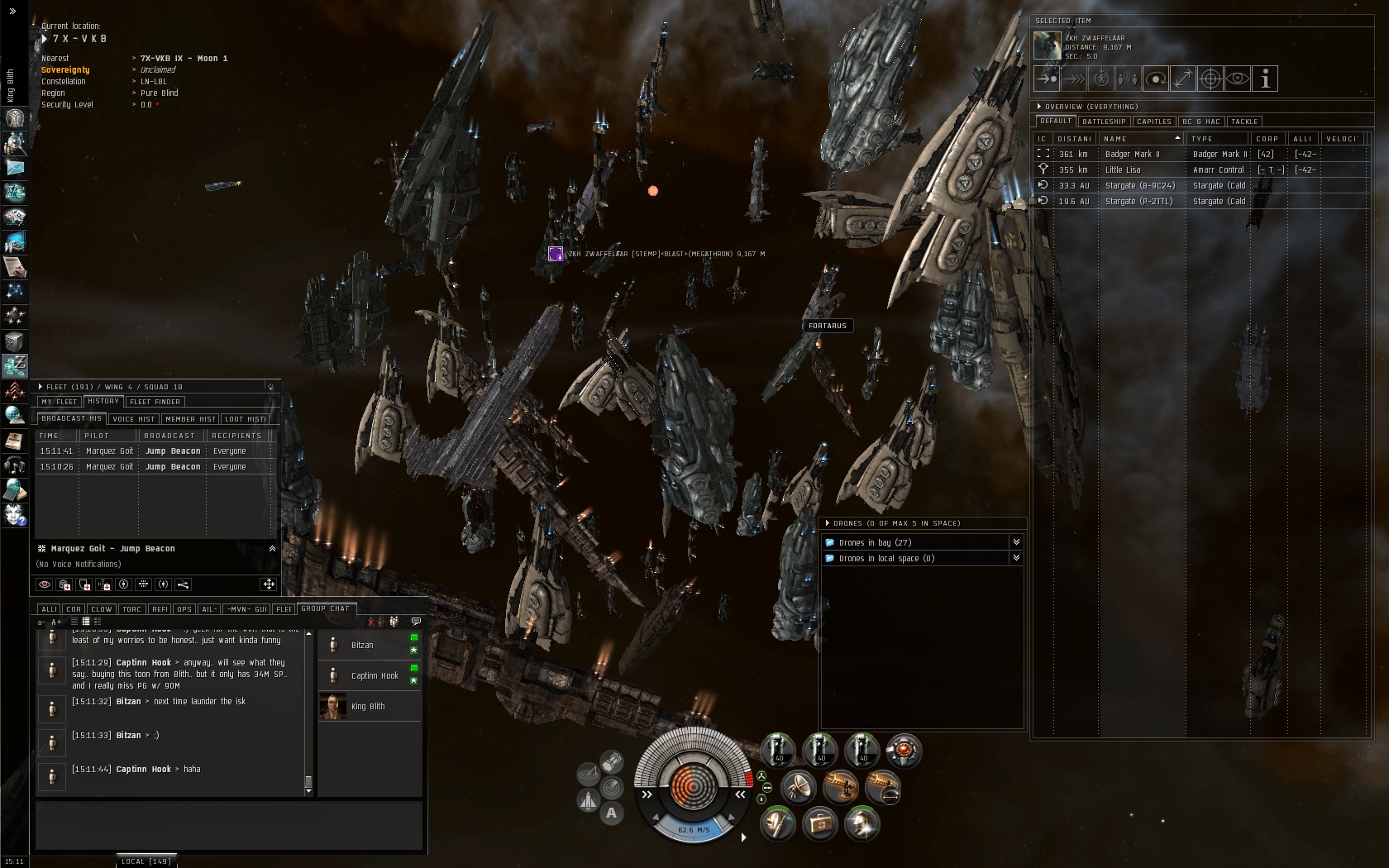This screenshot has width=1389, height=868.
Task: Select Captinn Hook in chat member list
Action: [375, 676]
